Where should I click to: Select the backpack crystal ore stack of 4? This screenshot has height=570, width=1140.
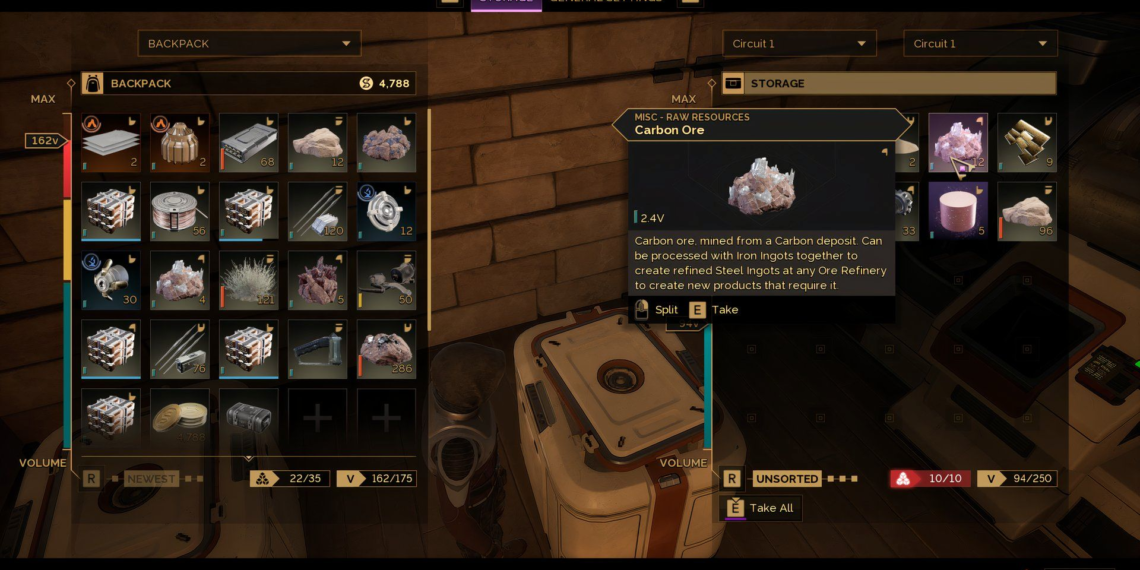(x=180, y=280)
